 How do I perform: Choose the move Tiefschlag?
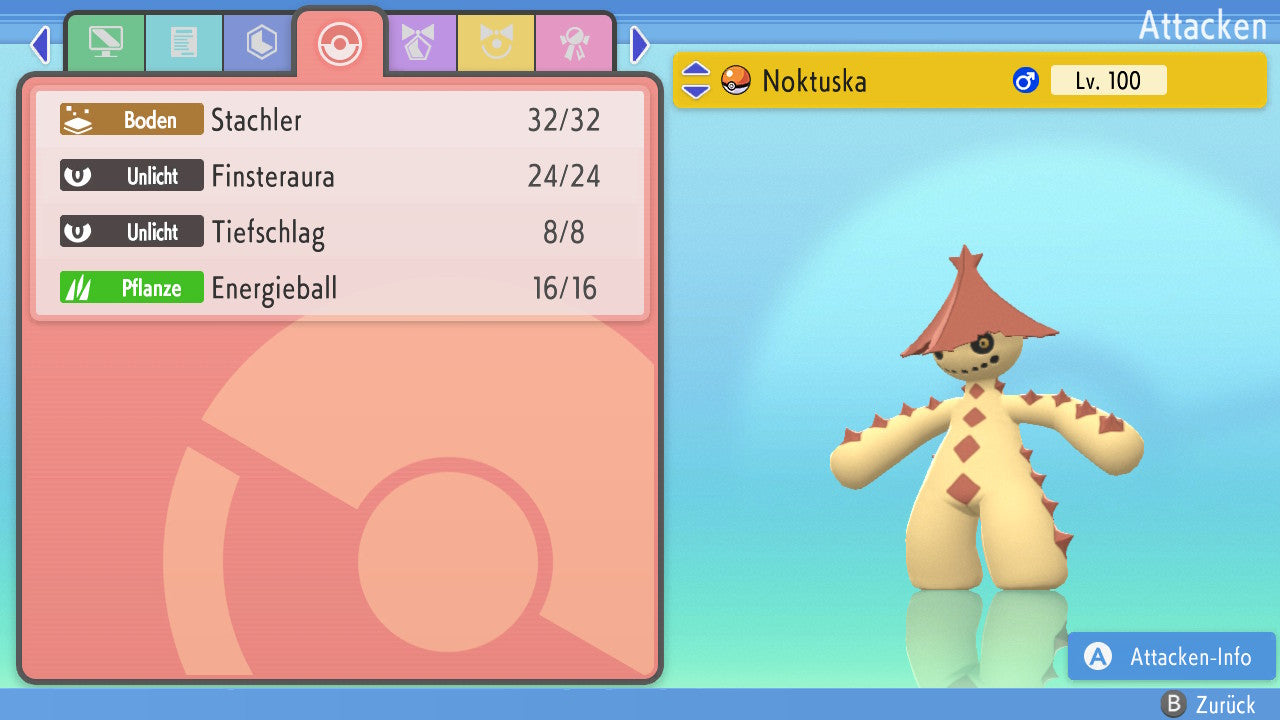pyautogui.click(x=340, y=232)
